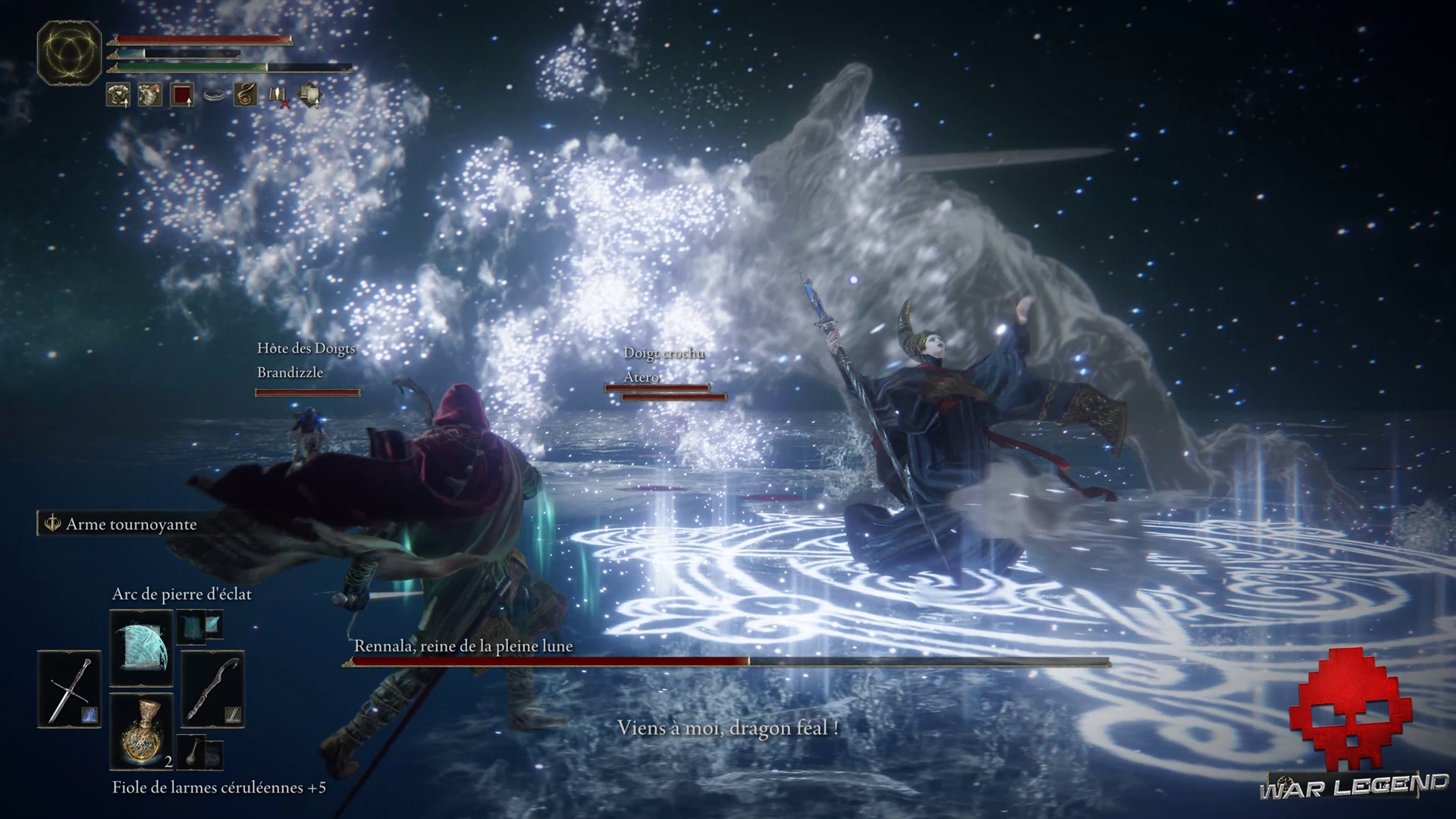
Task: Click the red square buff status icon
Action: (x=182, y=95)
